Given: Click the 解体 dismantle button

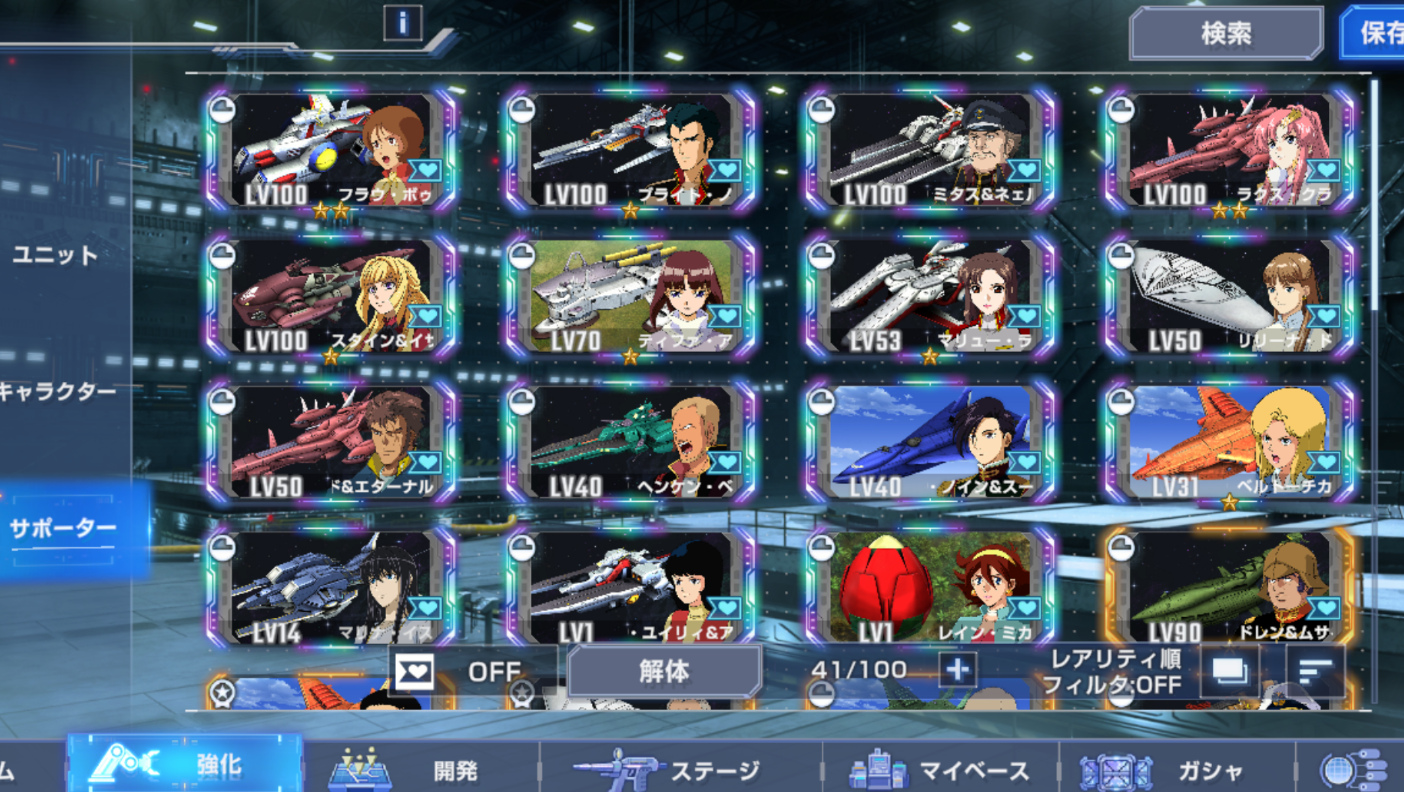Looking at the screenshot, I should (664, 671).
